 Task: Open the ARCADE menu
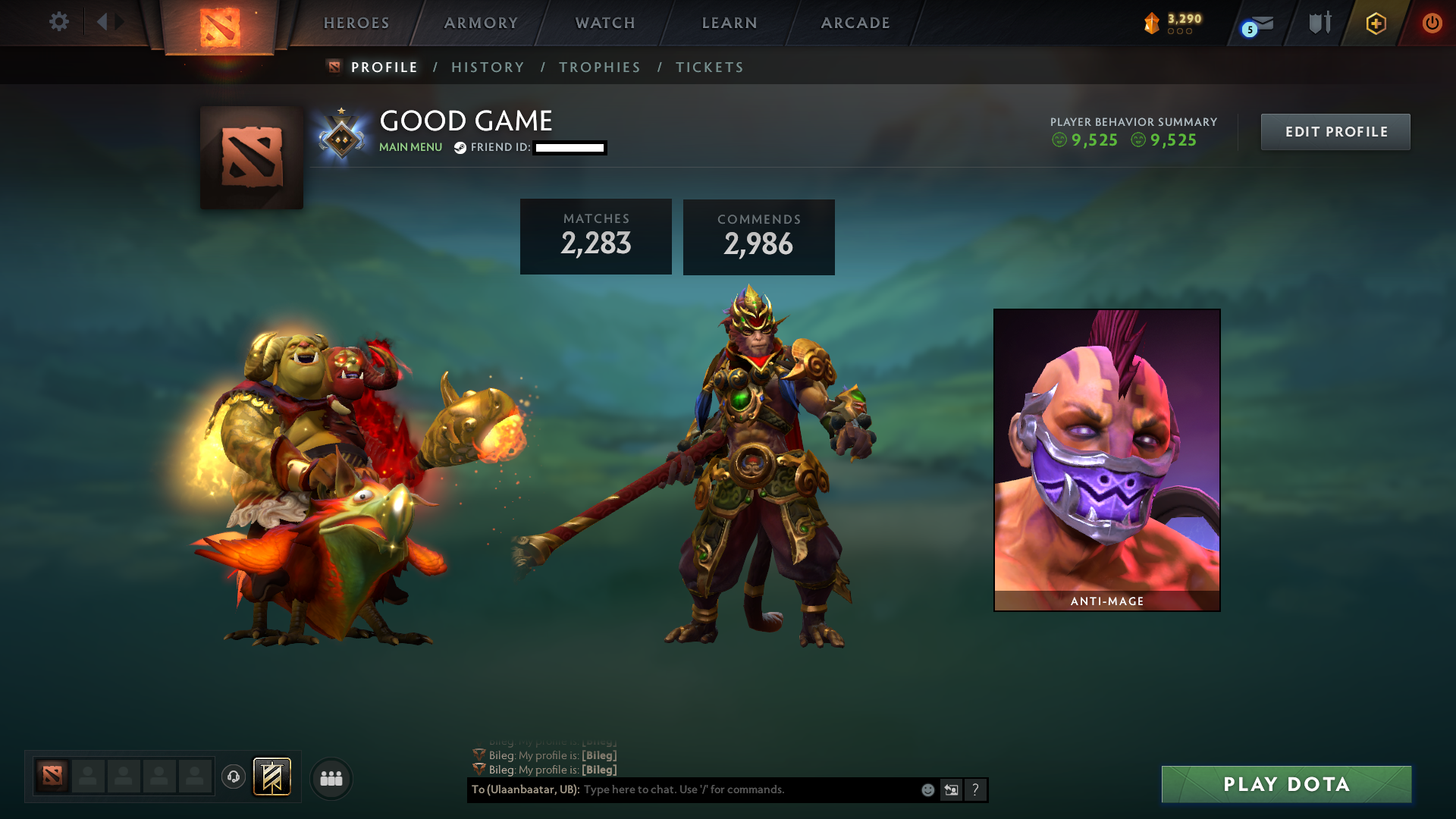(x=855, y=23)
